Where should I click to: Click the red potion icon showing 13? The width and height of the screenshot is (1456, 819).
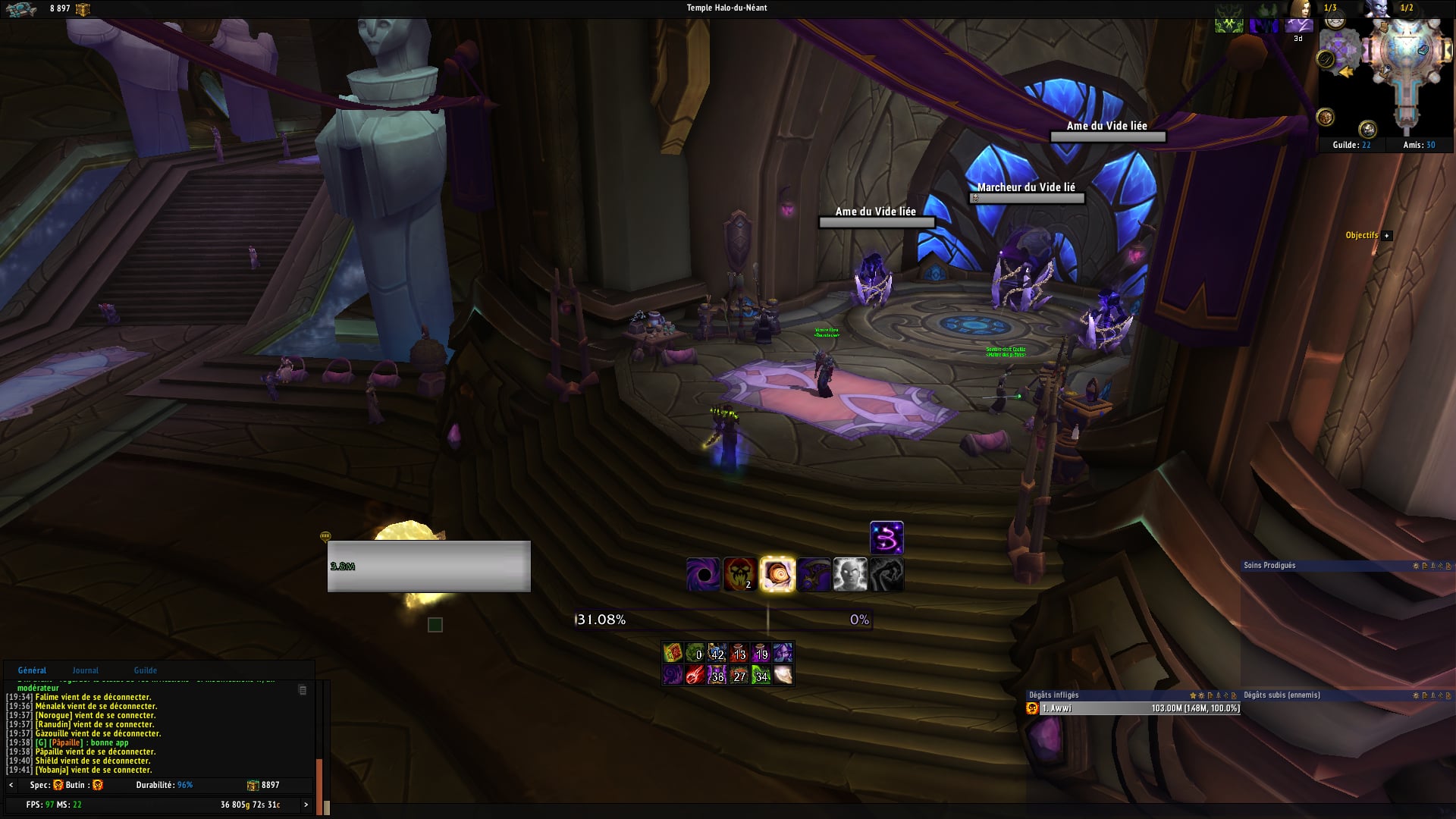[739, 653]
